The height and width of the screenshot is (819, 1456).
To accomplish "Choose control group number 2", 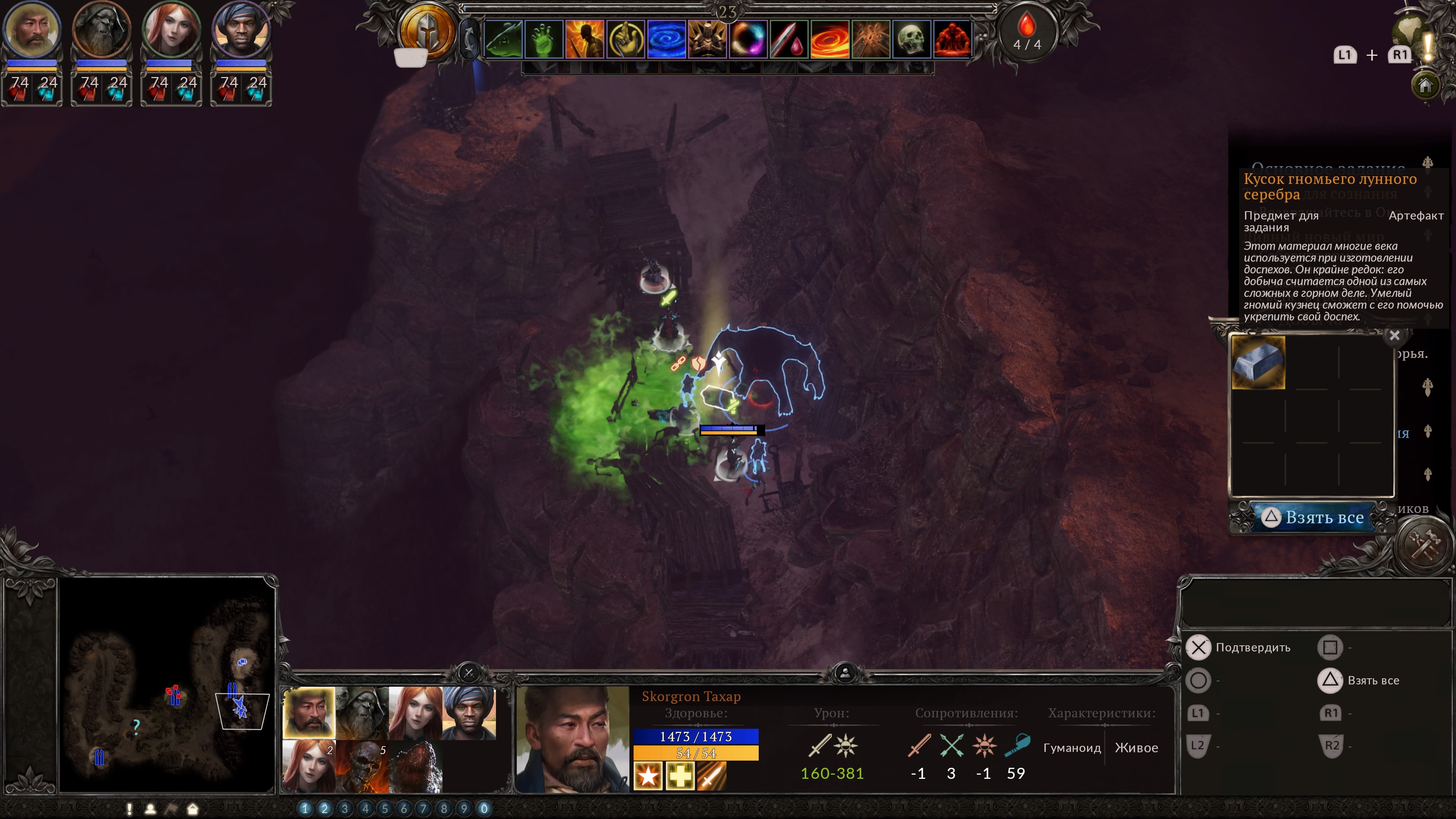I will tap(325, 808).
